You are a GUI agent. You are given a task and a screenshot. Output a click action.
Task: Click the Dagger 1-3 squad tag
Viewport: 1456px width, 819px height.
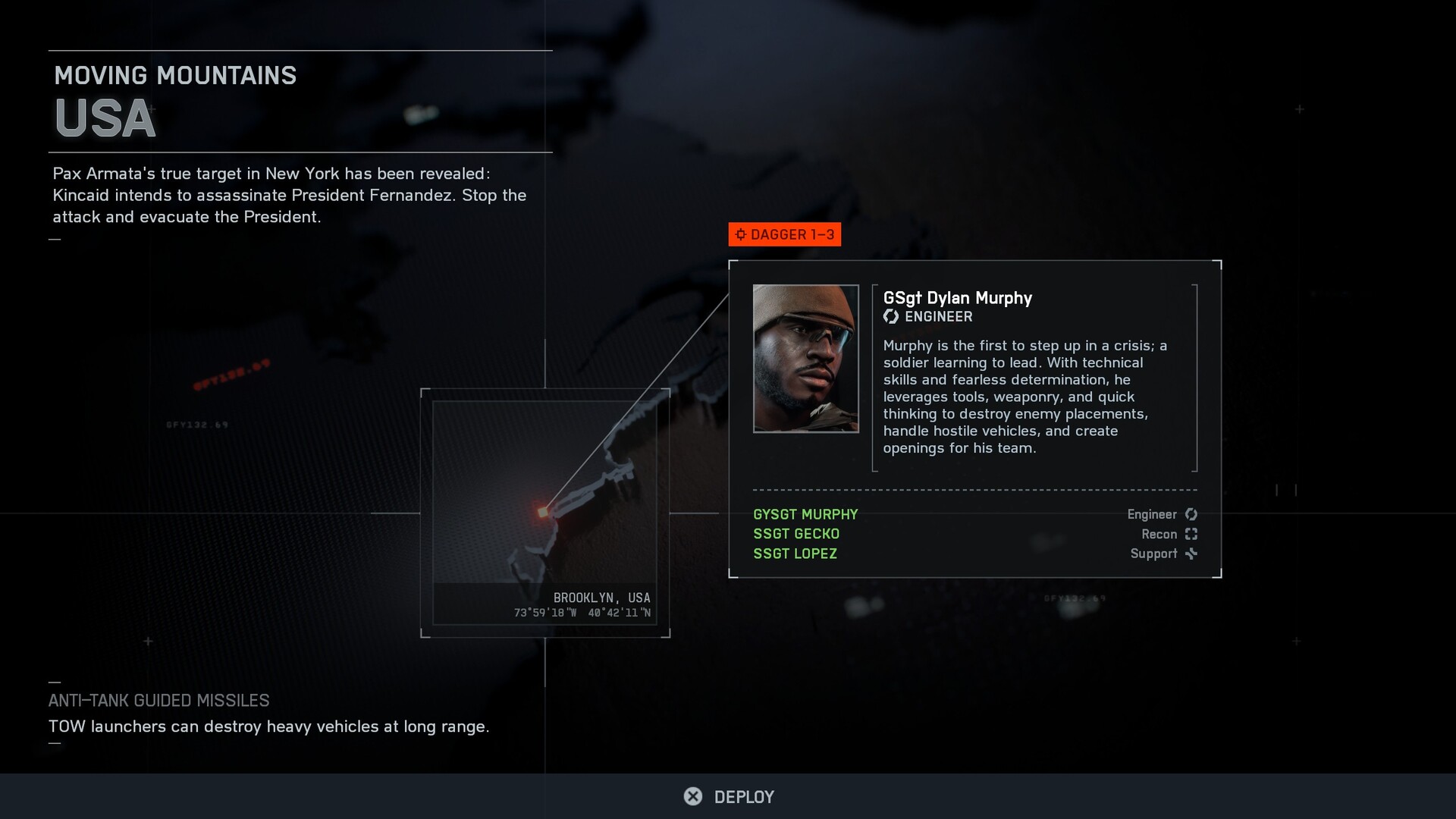point(785,234)
